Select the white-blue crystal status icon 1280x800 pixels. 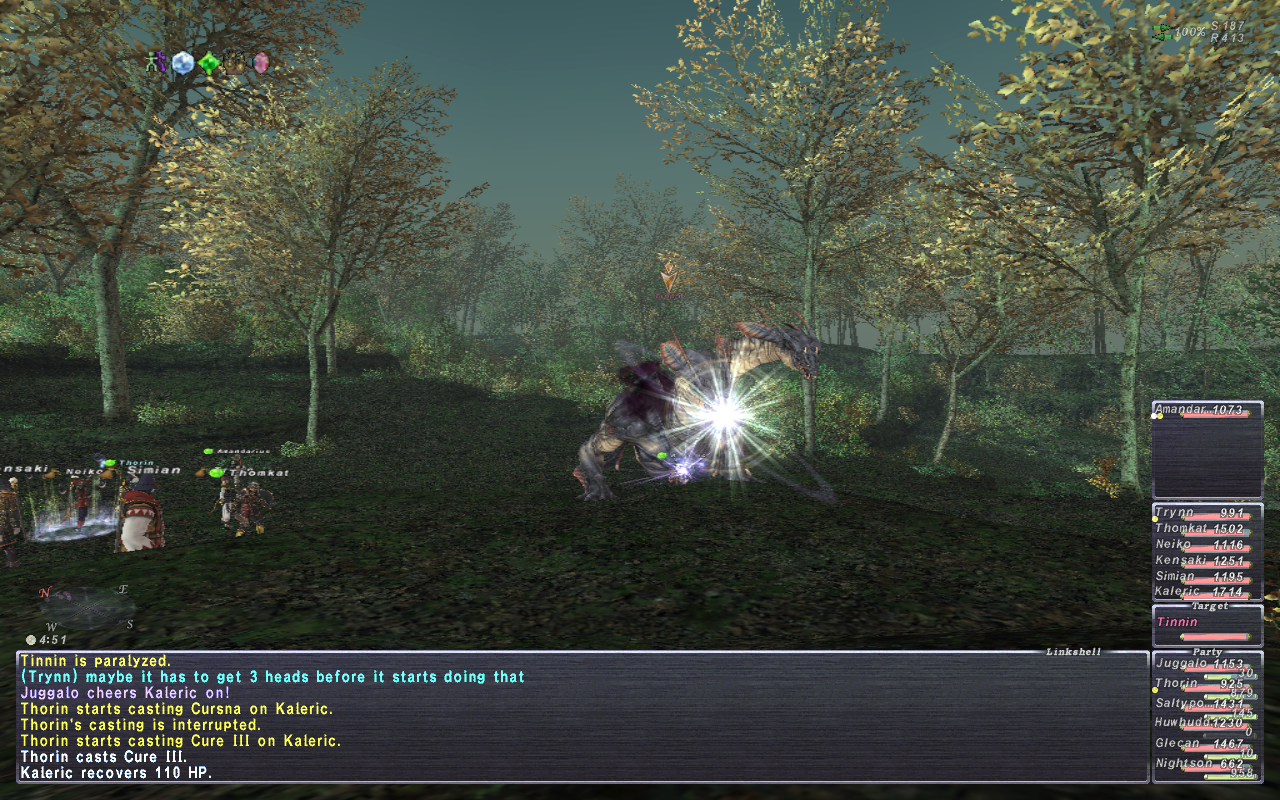182,63
